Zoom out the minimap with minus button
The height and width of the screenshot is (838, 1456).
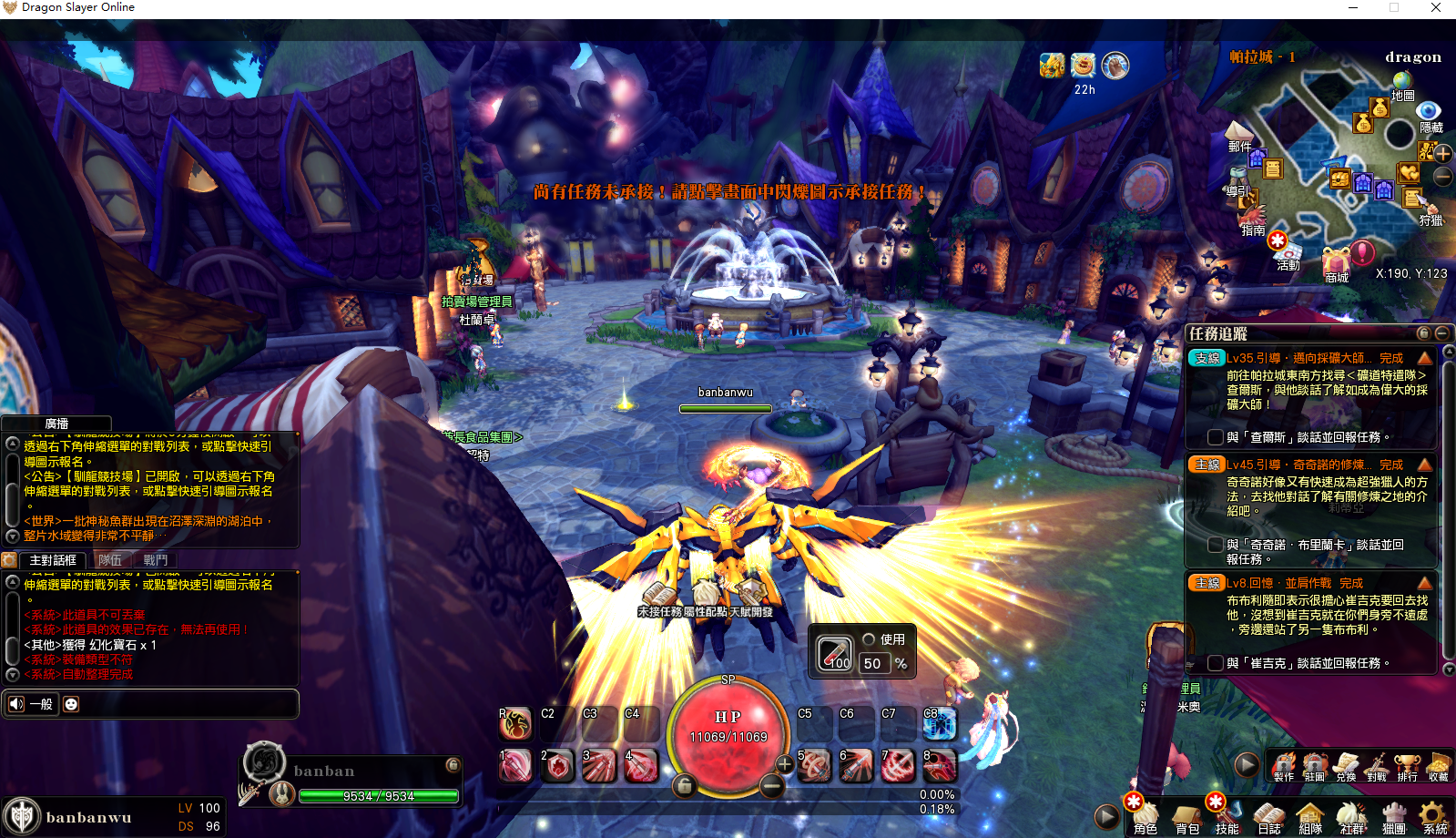pos(1443,176)
